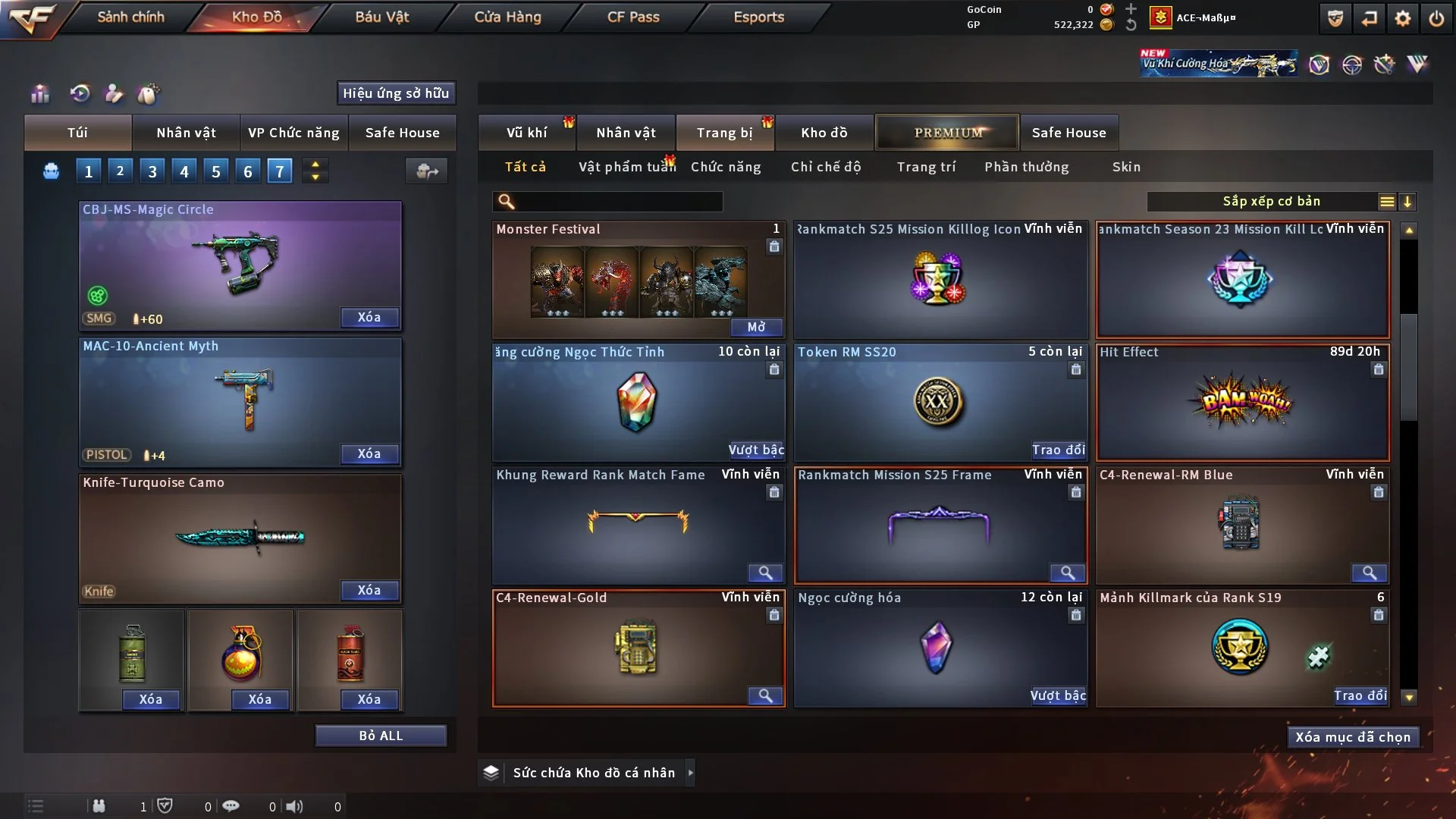
Task: Trade the Token RM SS20 item
Action: click(x=1058, y=450)
